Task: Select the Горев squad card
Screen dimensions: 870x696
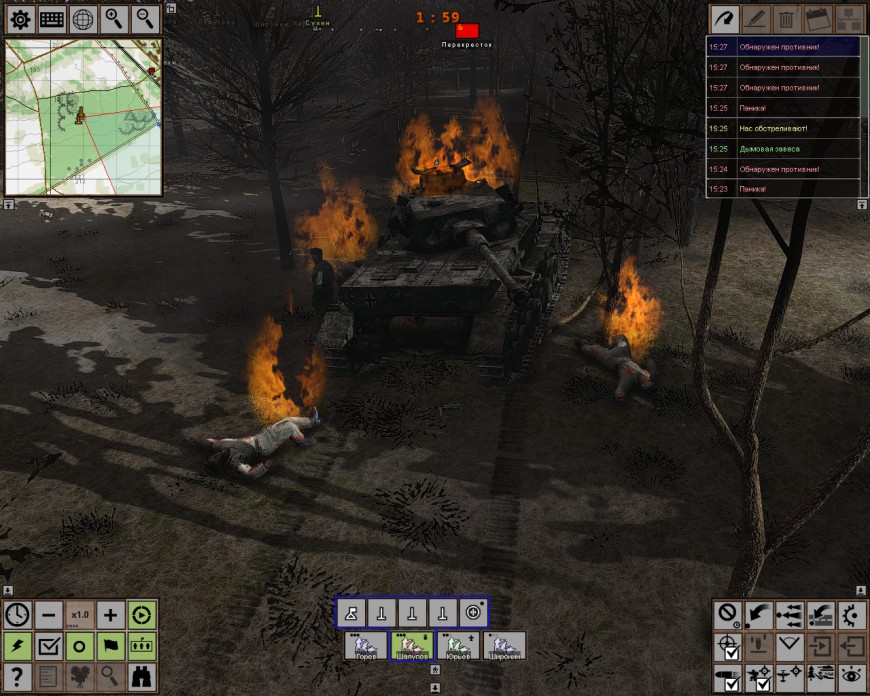Action: pos(364,646)
